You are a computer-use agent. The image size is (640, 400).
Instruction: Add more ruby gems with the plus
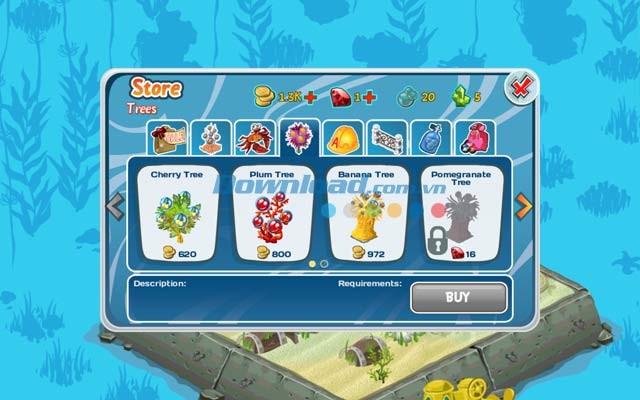point(369,97)
